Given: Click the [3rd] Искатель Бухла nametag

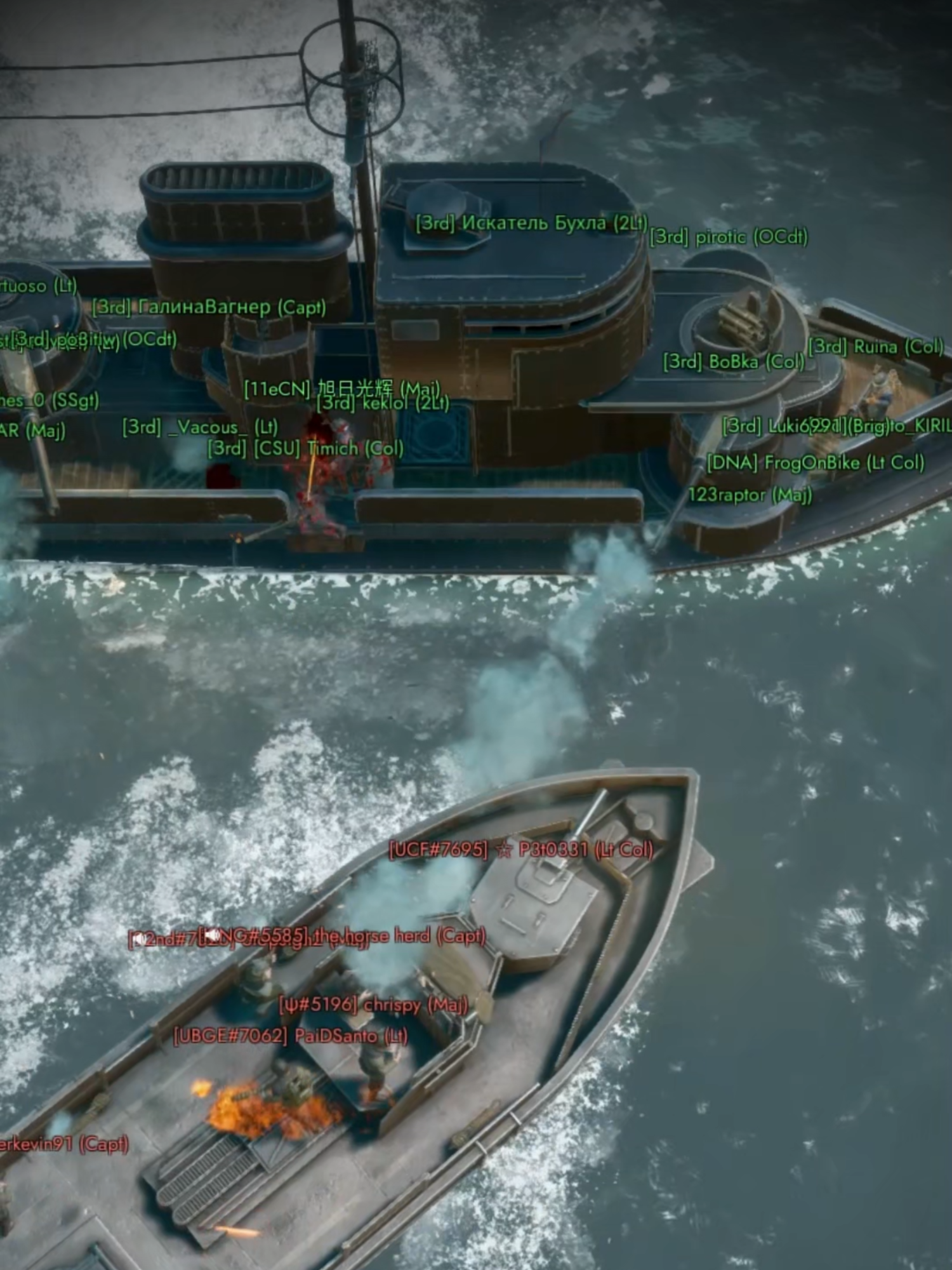Looking at the screenshot, I should click(532, 224).
